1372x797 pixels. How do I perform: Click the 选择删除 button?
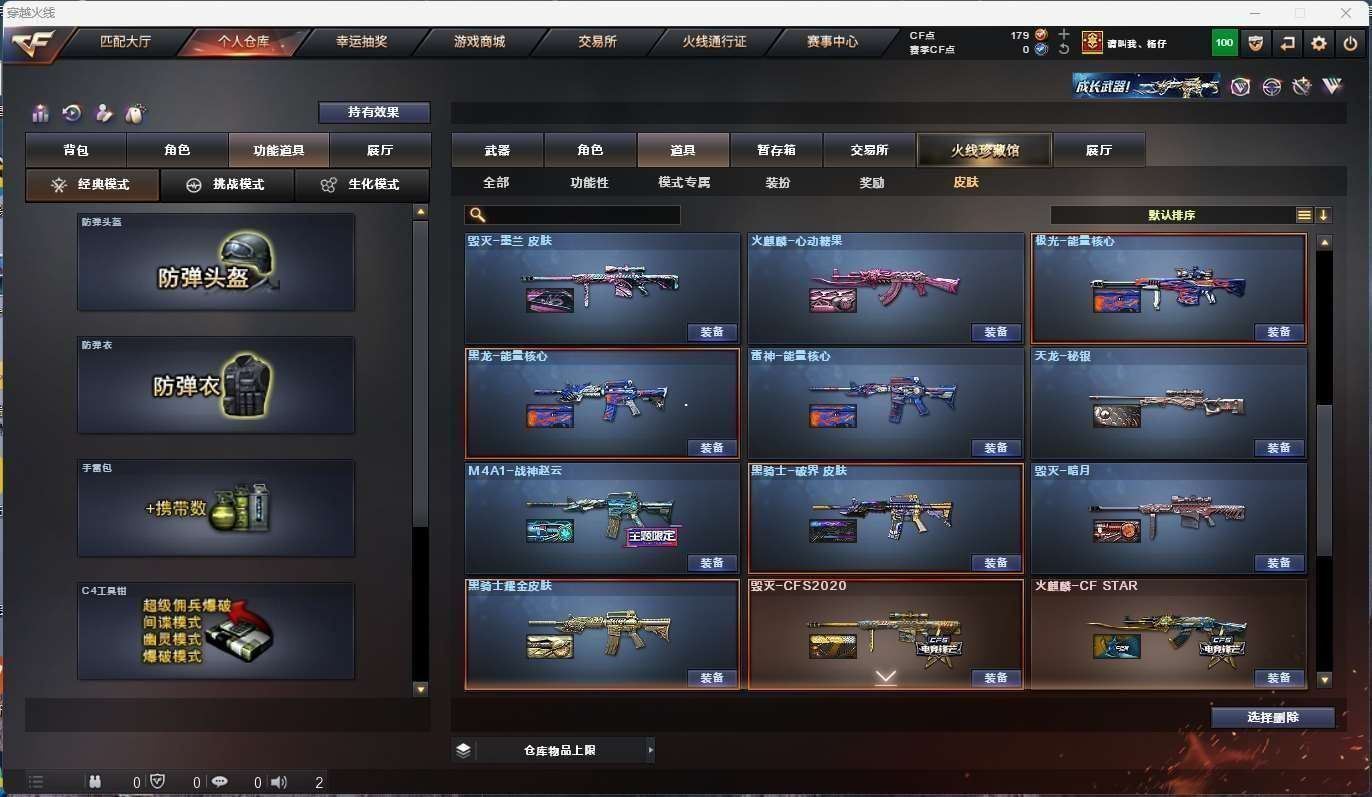pos(1273,718)
